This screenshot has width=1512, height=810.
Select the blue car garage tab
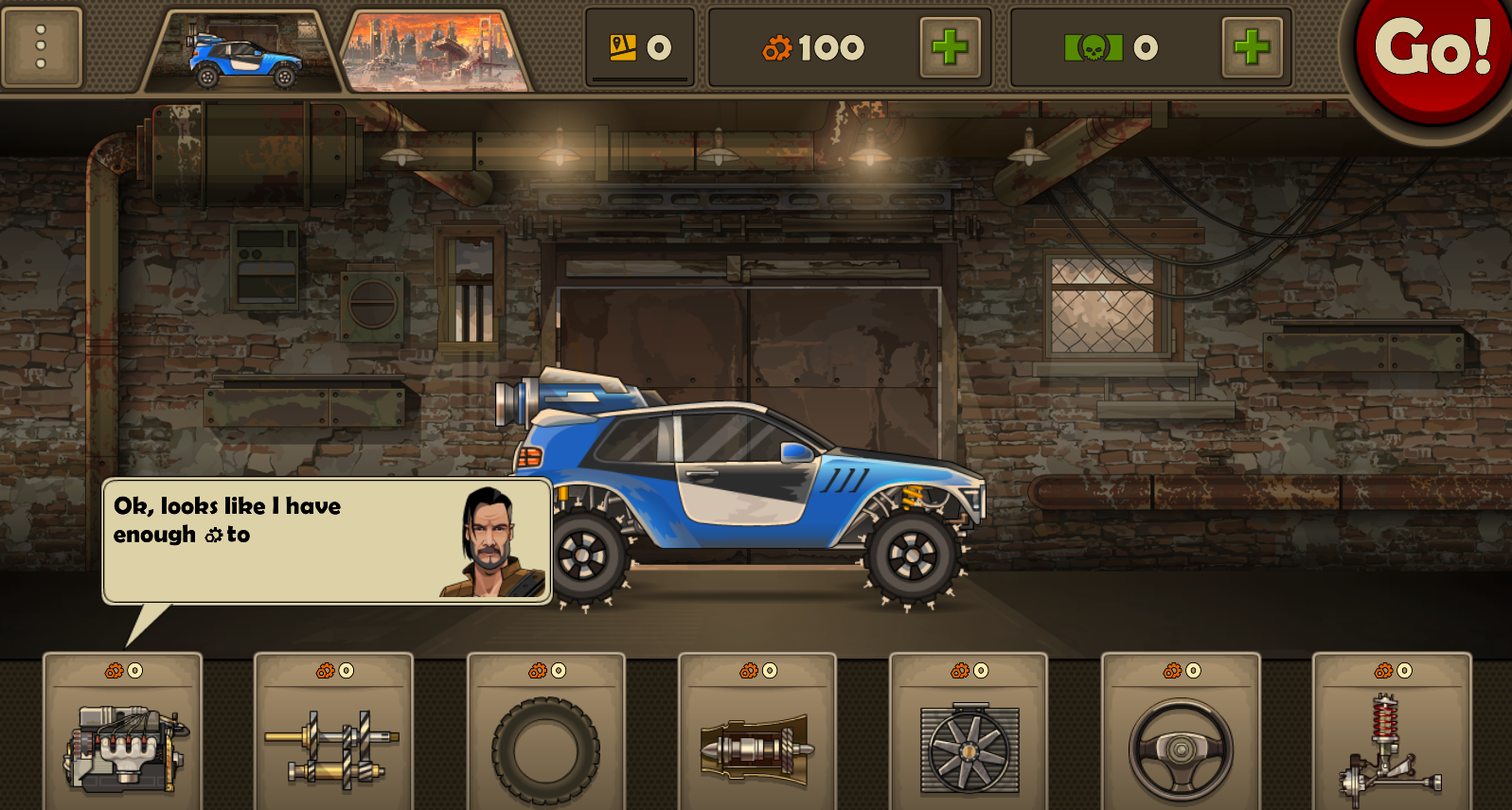243,53
